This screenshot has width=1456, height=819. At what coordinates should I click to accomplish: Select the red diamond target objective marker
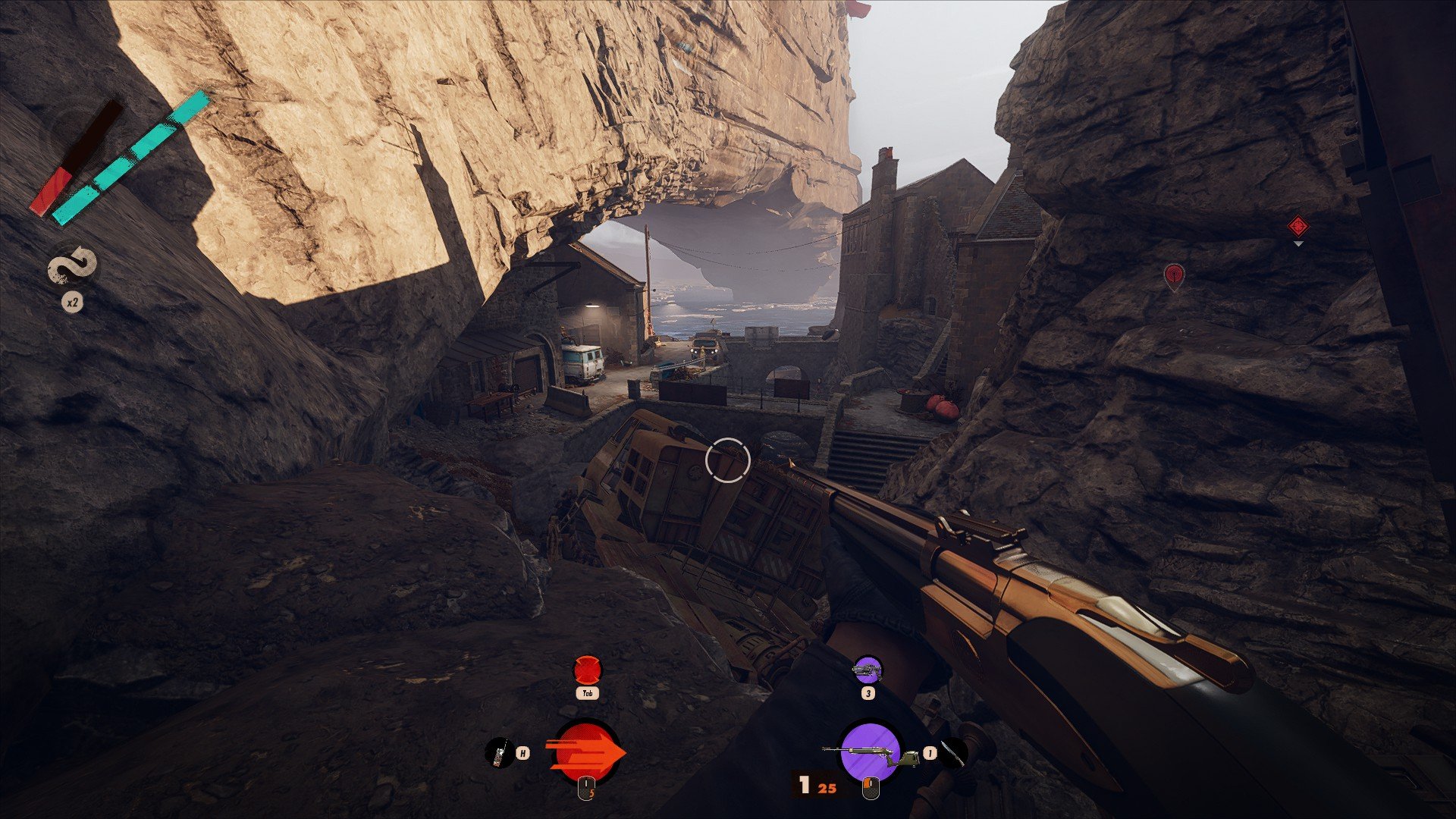pyautogui.click(x=1298, y=225)
